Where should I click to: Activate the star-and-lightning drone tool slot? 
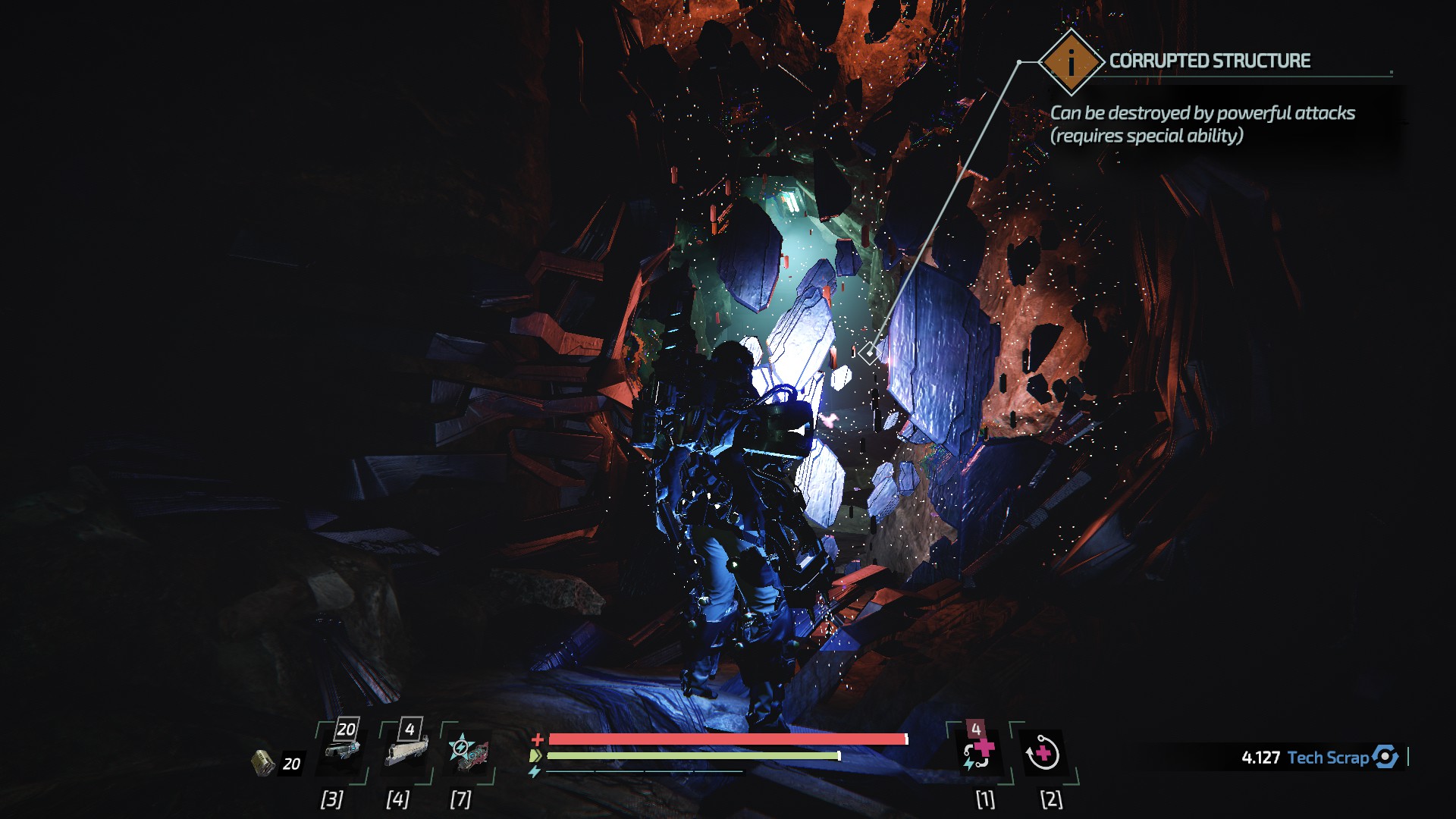tap(467, 752)
